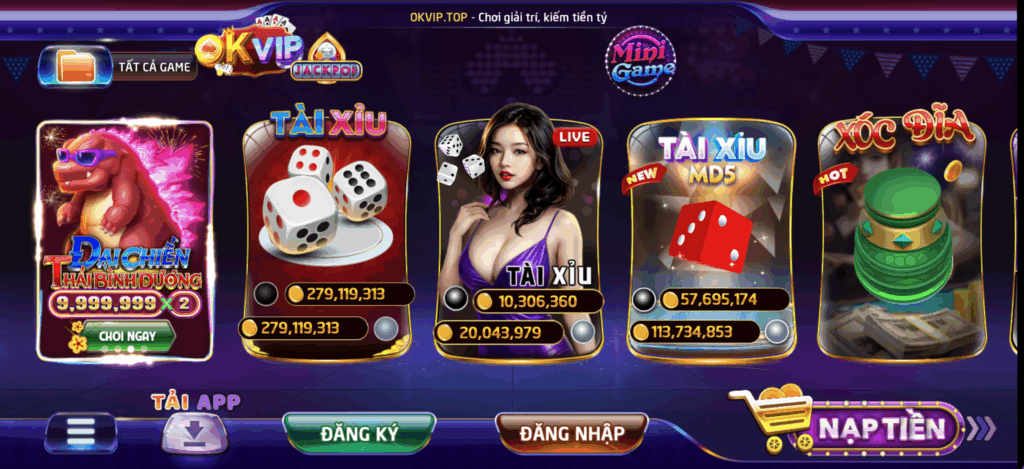
Task: Click the Đăng Nhập login button
Action: point(571,433)
